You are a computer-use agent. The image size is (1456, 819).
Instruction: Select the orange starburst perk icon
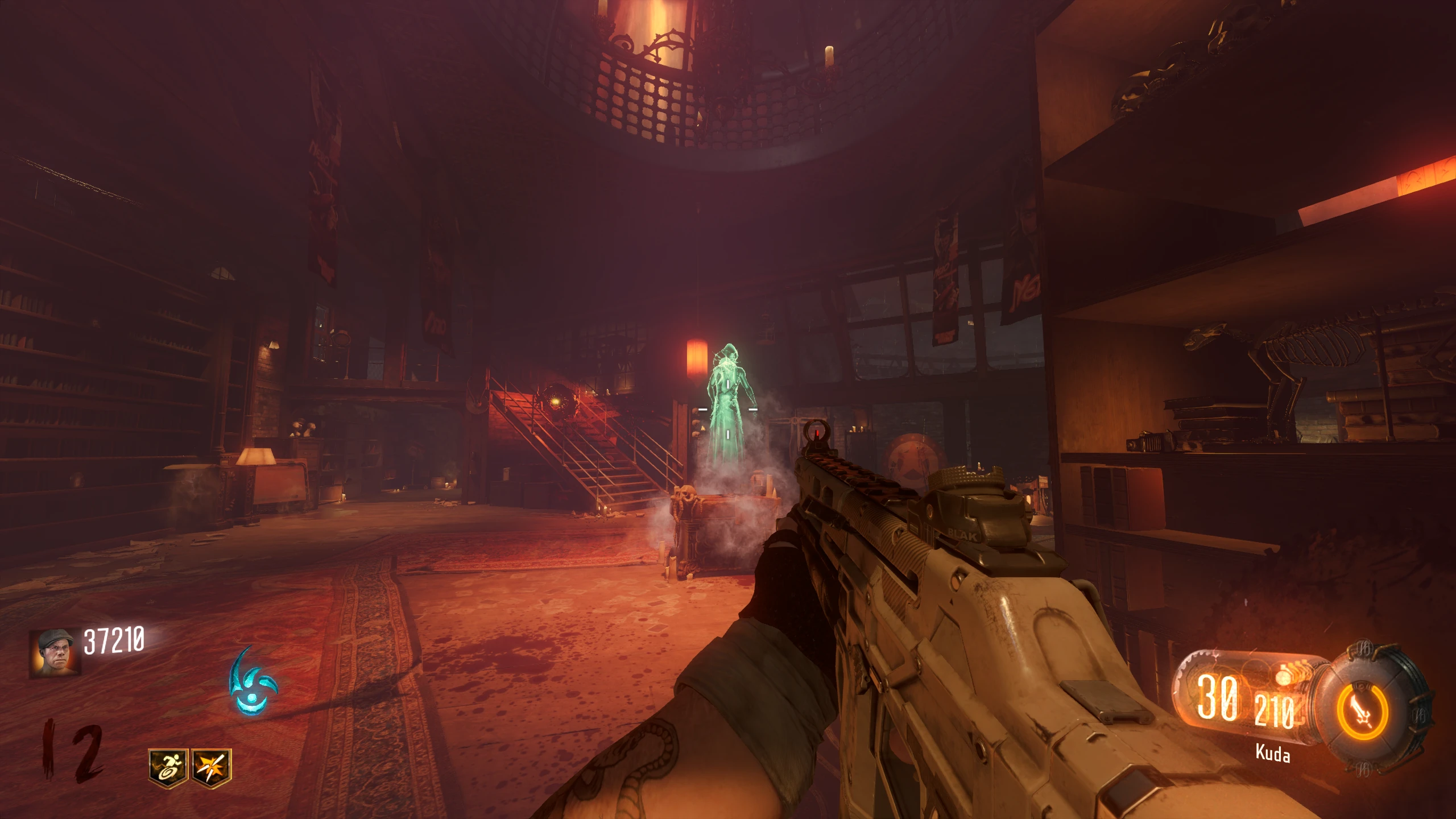(x=212, y=768)
